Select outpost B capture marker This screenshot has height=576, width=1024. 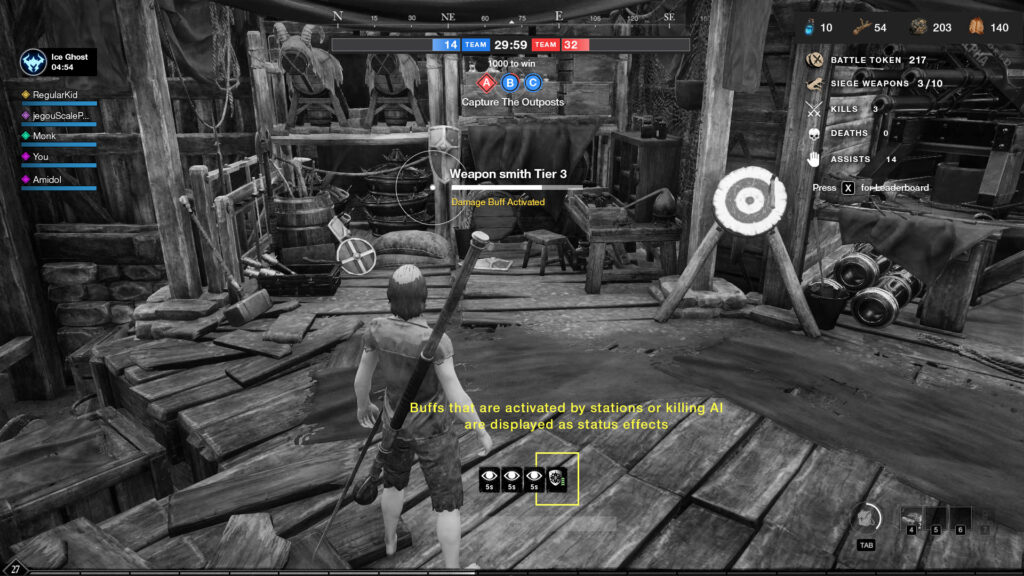coord(510,82)
